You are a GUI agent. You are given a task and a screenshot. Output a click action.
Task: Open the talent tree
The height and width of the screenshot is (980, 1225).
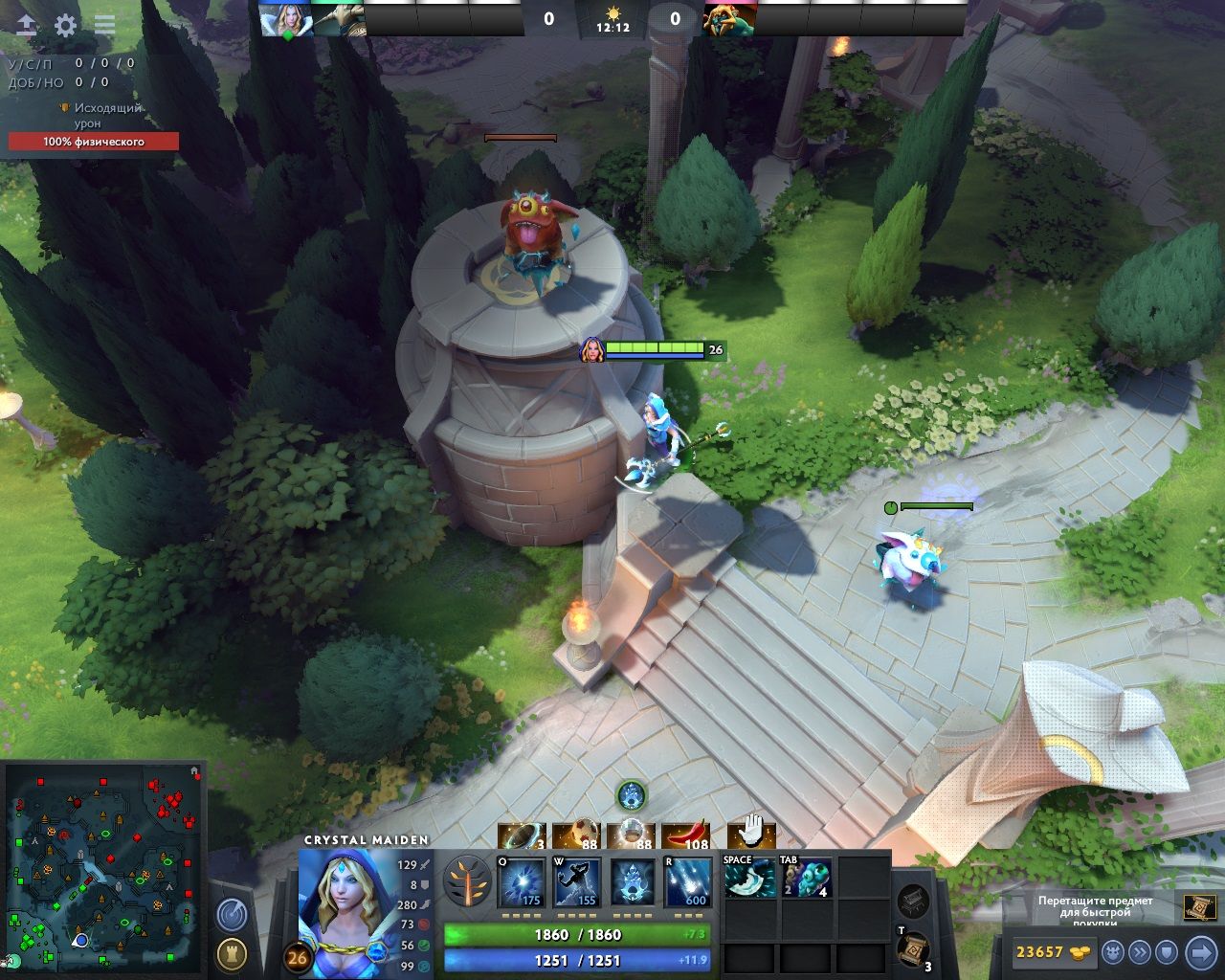468,881
